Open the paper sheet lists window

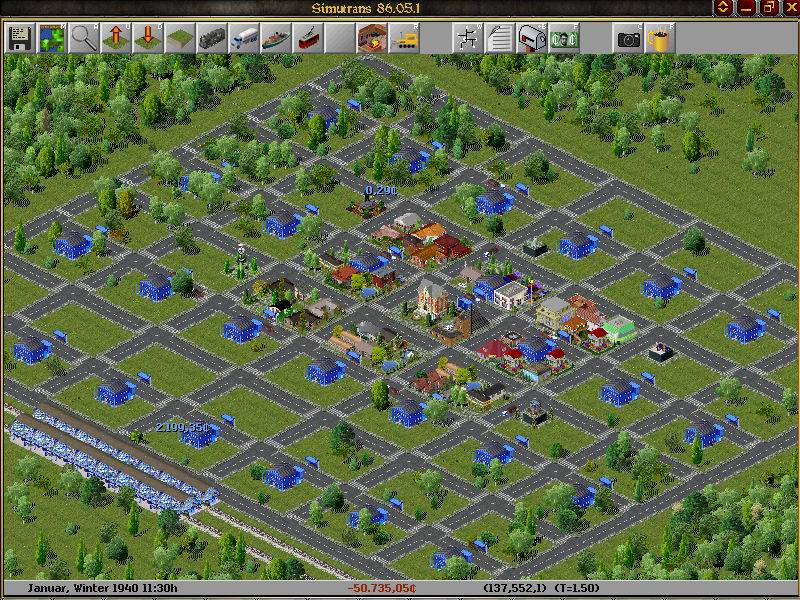[x=499, y=38]
